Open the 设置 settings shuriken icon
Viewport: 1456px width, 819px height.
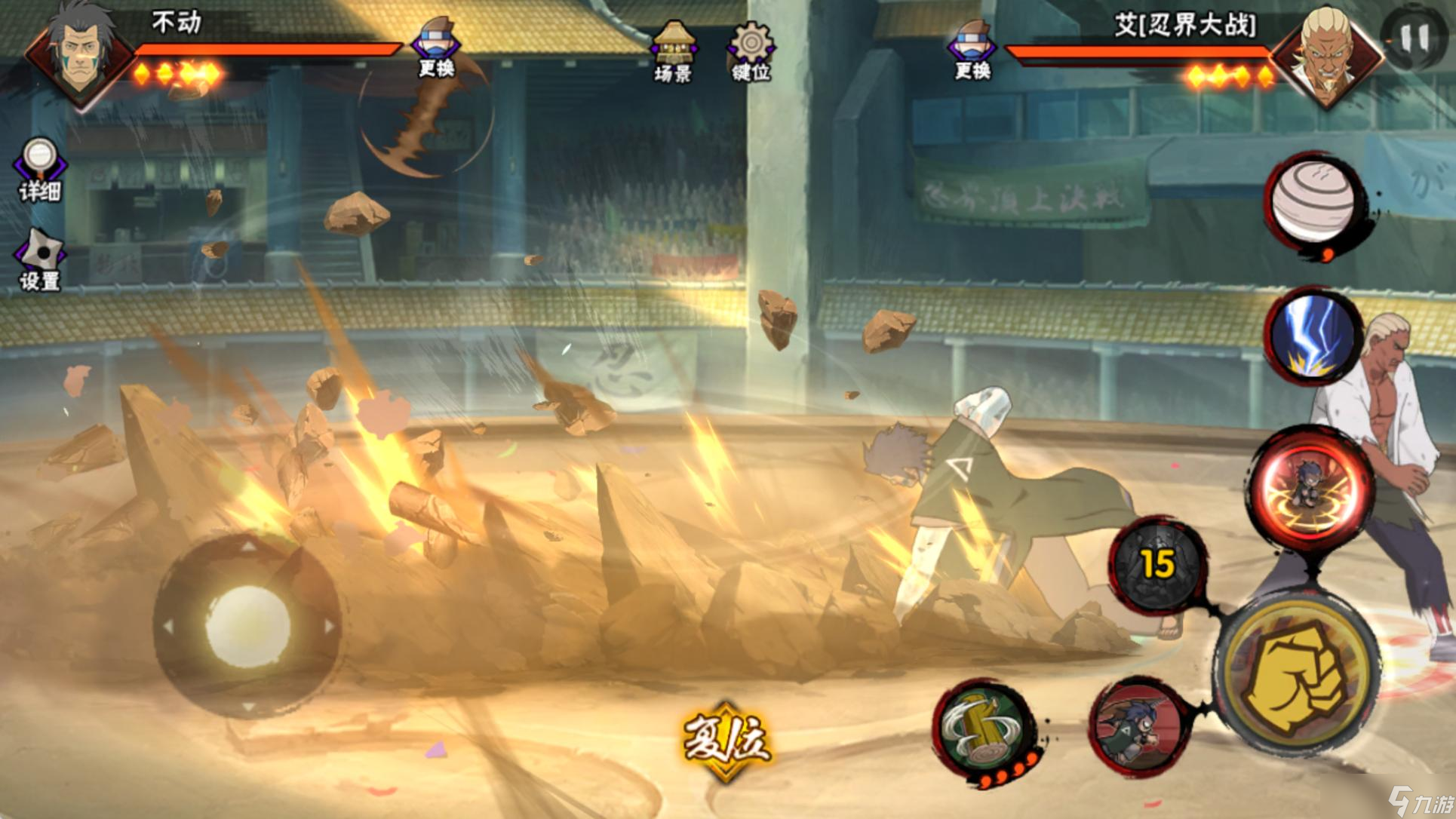tap(40, 259)
